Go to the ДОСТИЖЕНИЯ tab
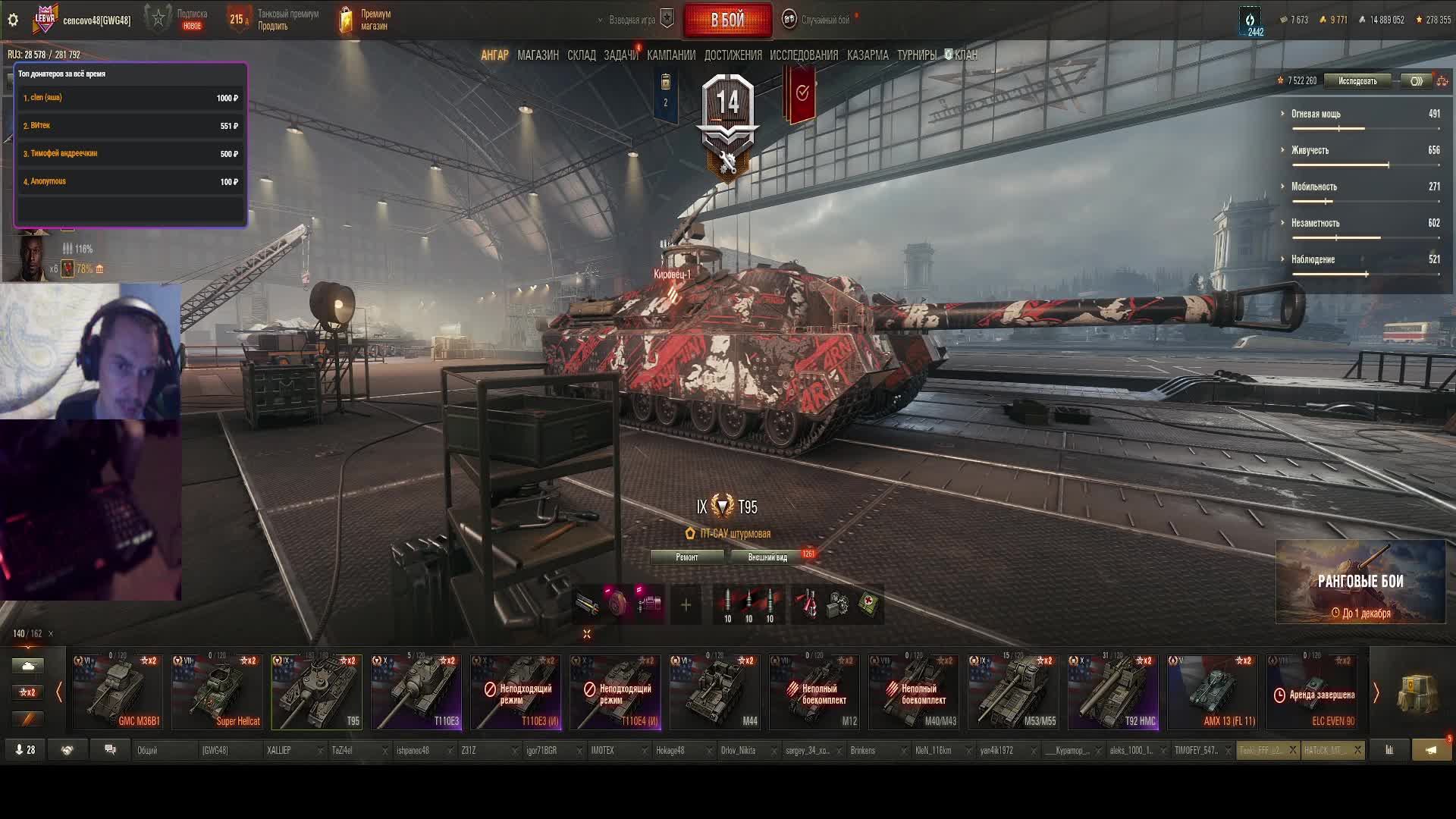Viewport: 1456px width, 819px height. pos(733,55)
